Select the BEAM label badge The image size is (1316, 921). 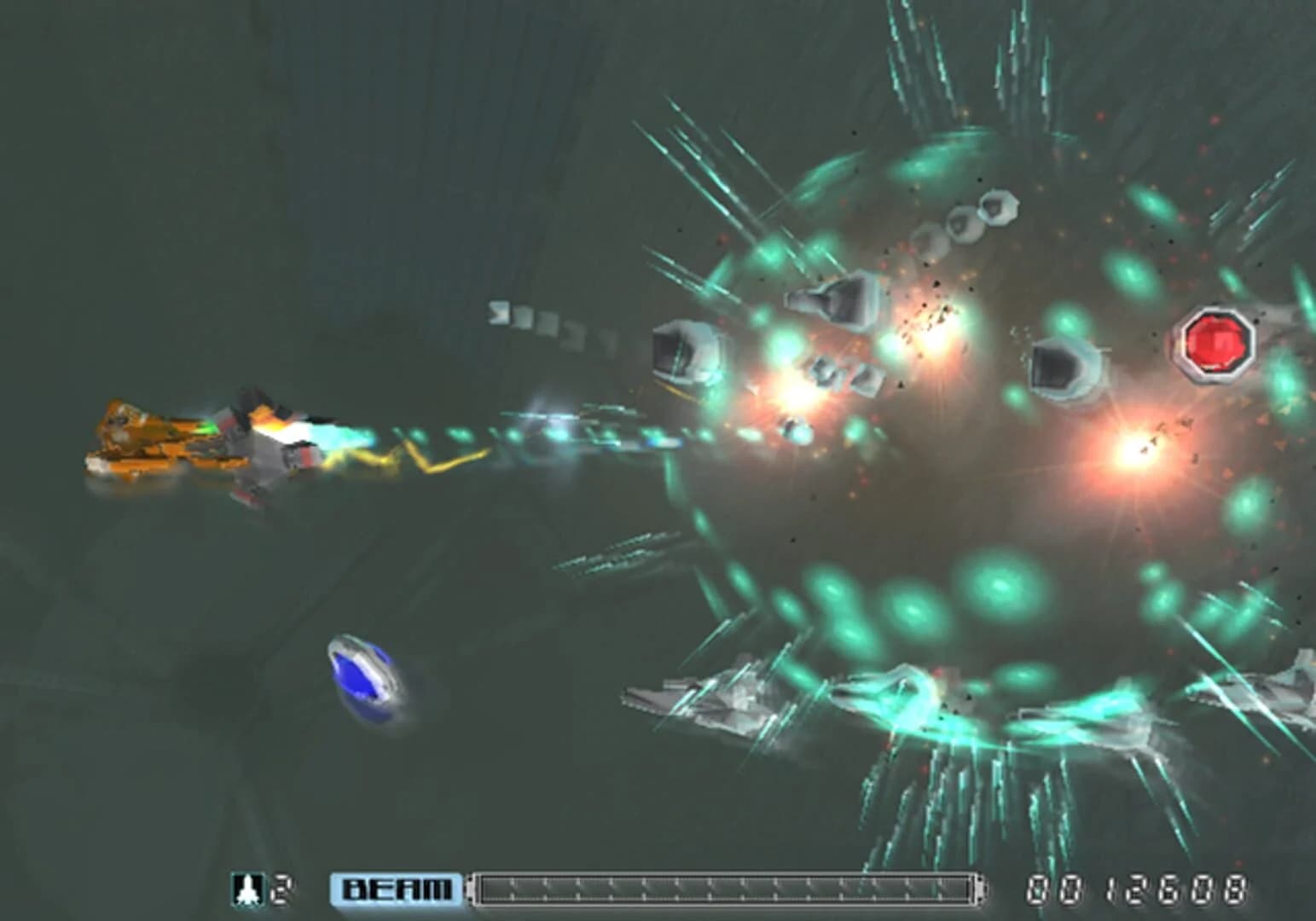click(x=397, y=886)
